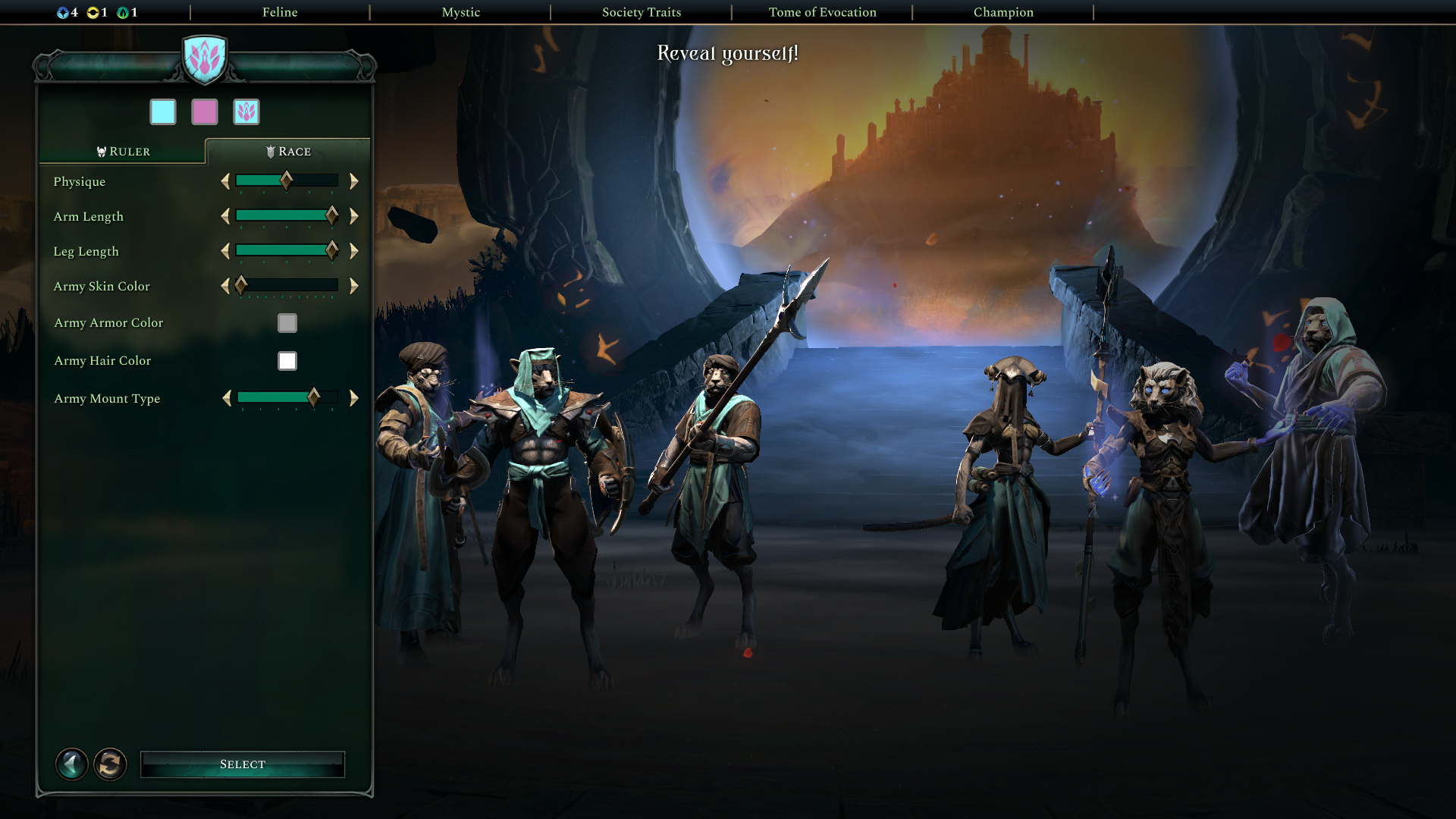Open the Society Traits section

tap(641, 12)
